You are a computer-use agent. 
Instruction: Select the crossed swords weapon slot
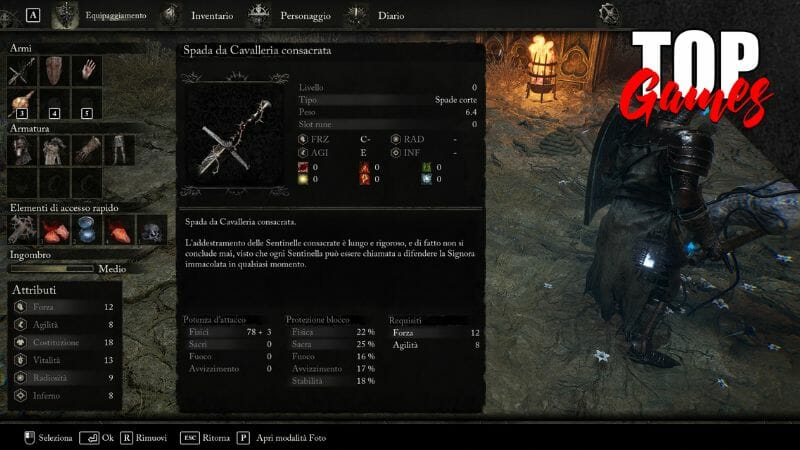(22, 71)
